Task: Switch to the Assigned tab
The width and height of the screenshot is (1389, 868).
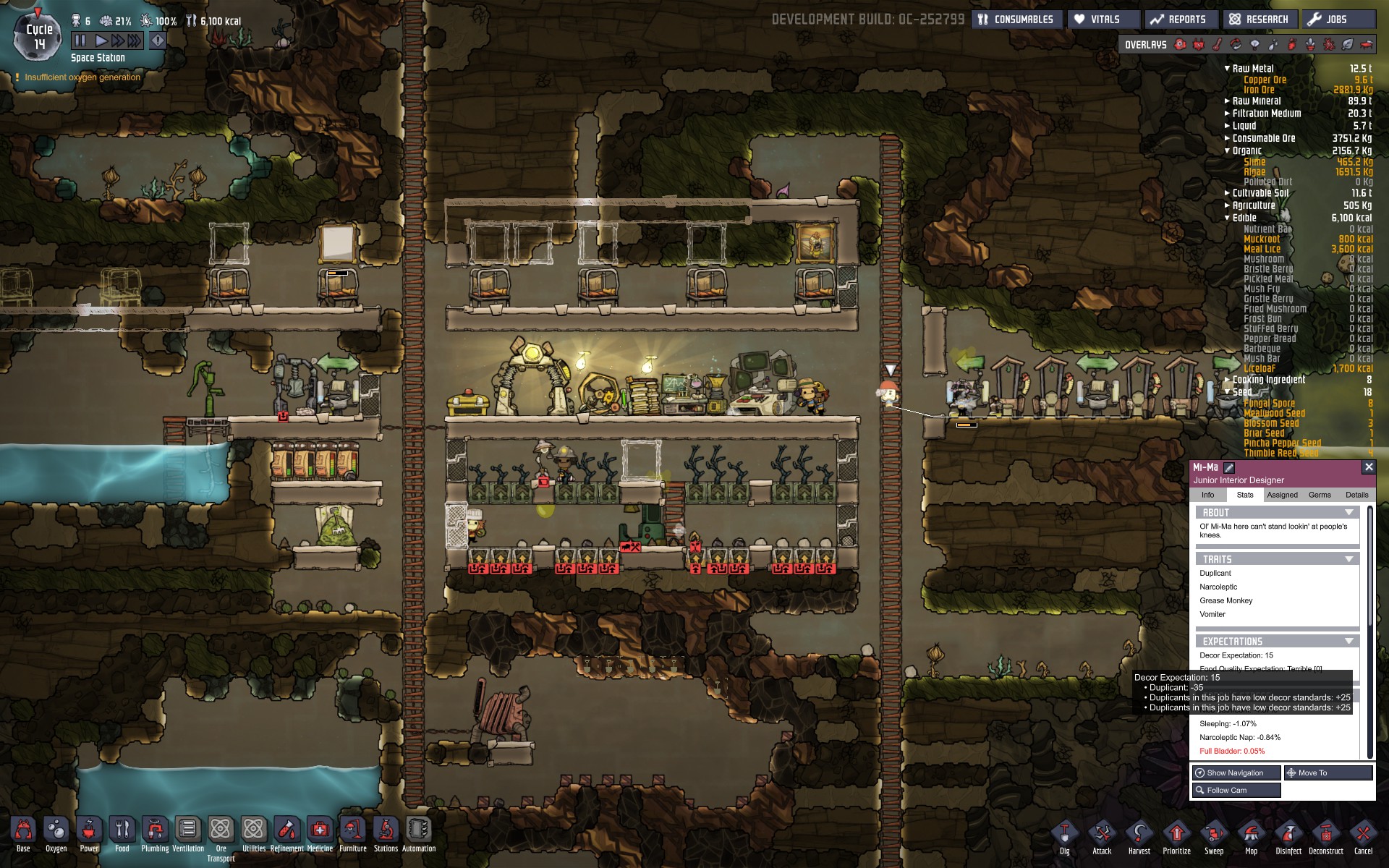Action: pos(1282,495)
